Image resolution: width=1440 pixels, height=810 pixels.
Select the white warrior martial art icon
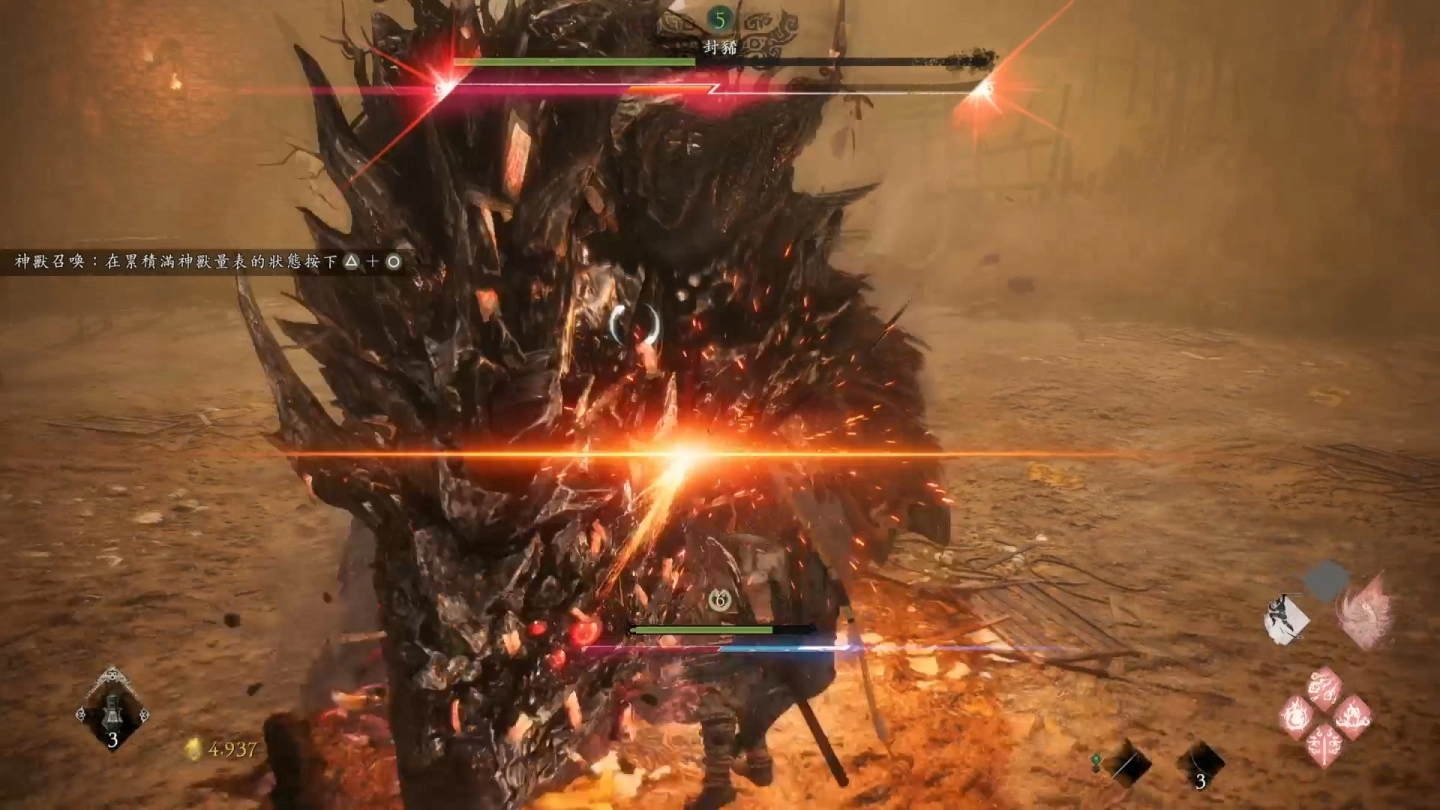pyautogui.click(x=1287, y=618)
